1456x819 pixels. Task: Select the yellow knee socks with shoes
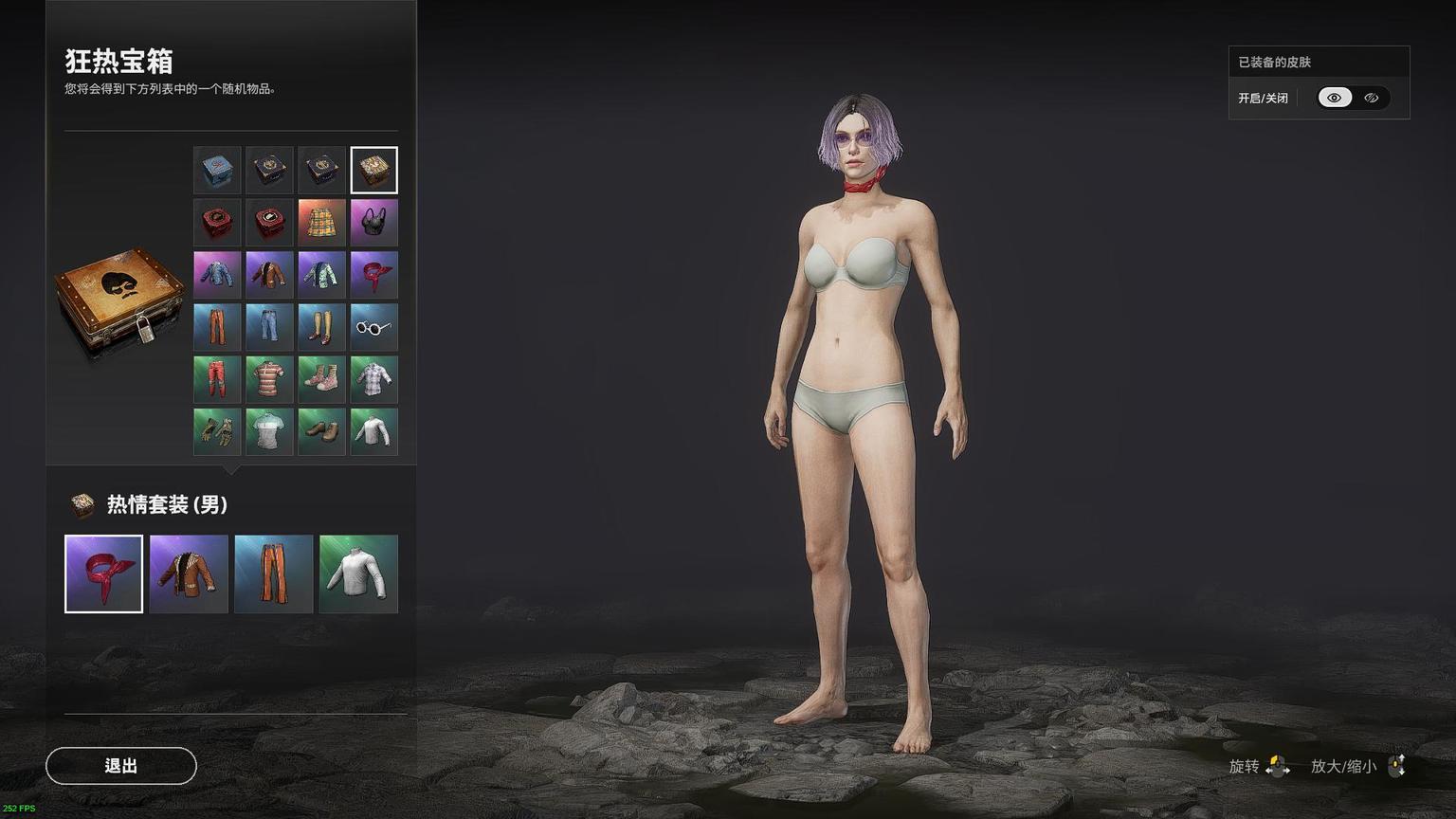tap(321, 327)
